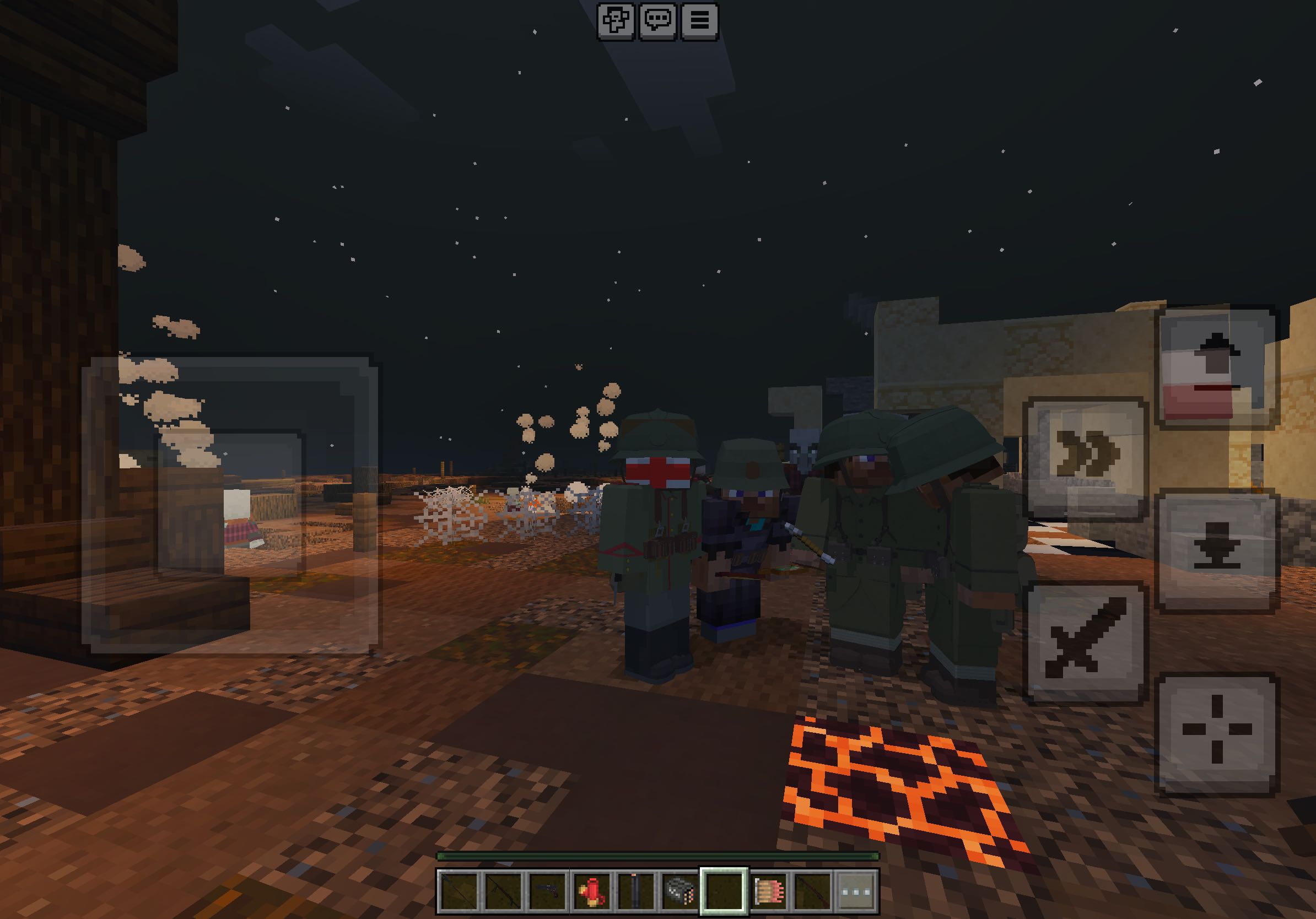Tap the movement joystick pad
Viewport: 1316px width, 919px height.
pos(230,504)
